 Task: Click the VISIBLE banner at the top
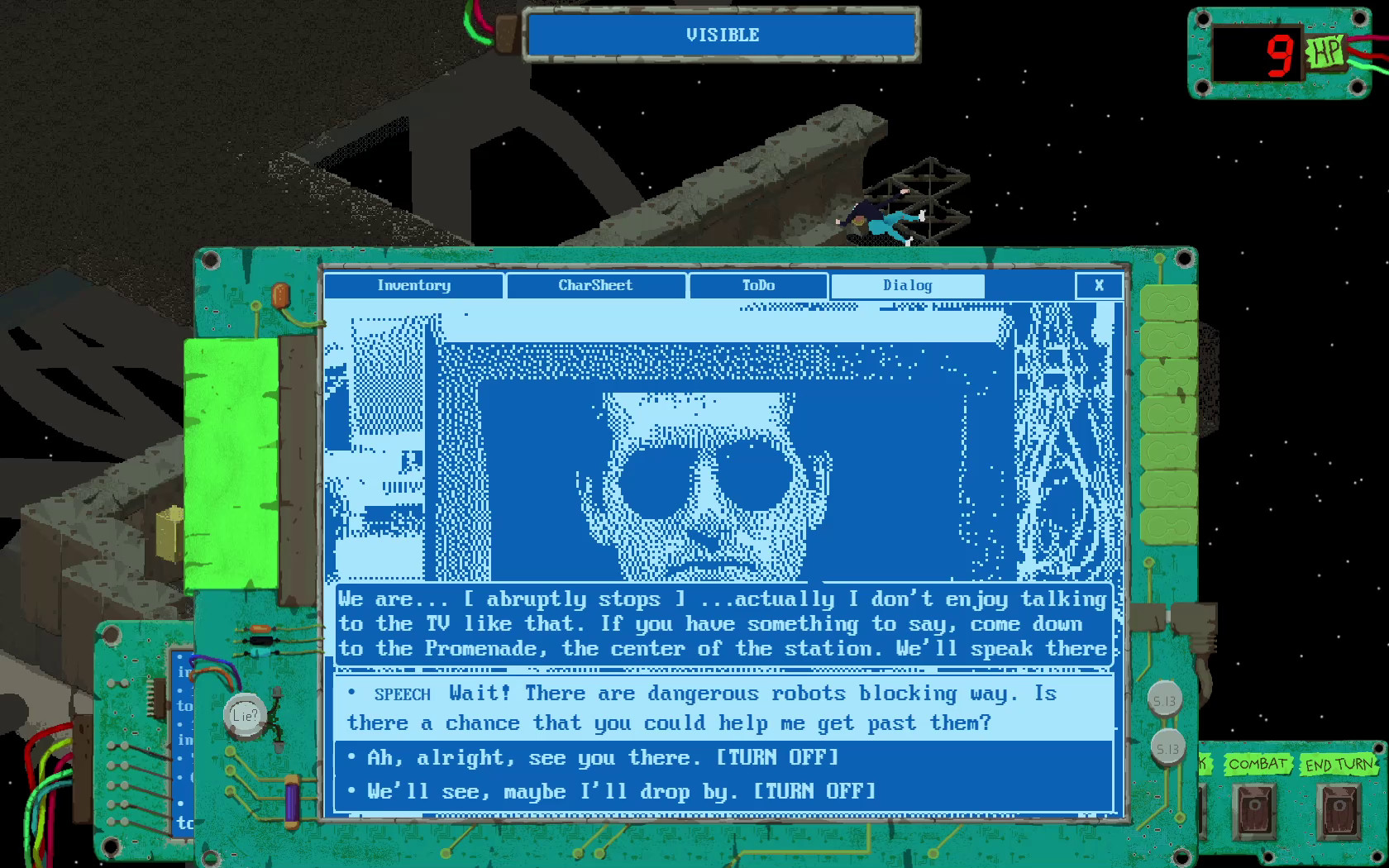721,35
